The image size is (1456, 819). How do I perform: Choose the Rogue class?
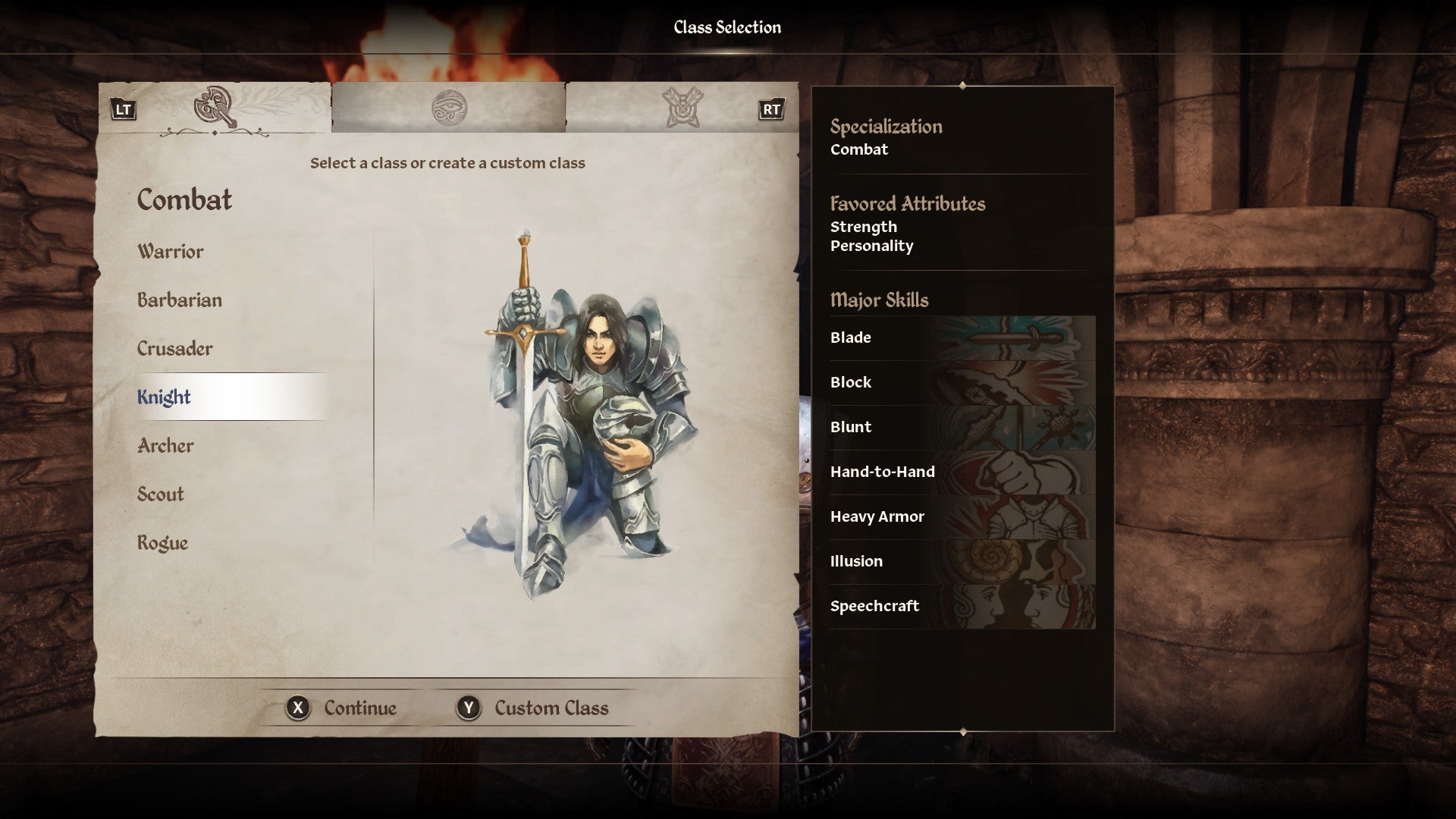(x=162, y=542)
